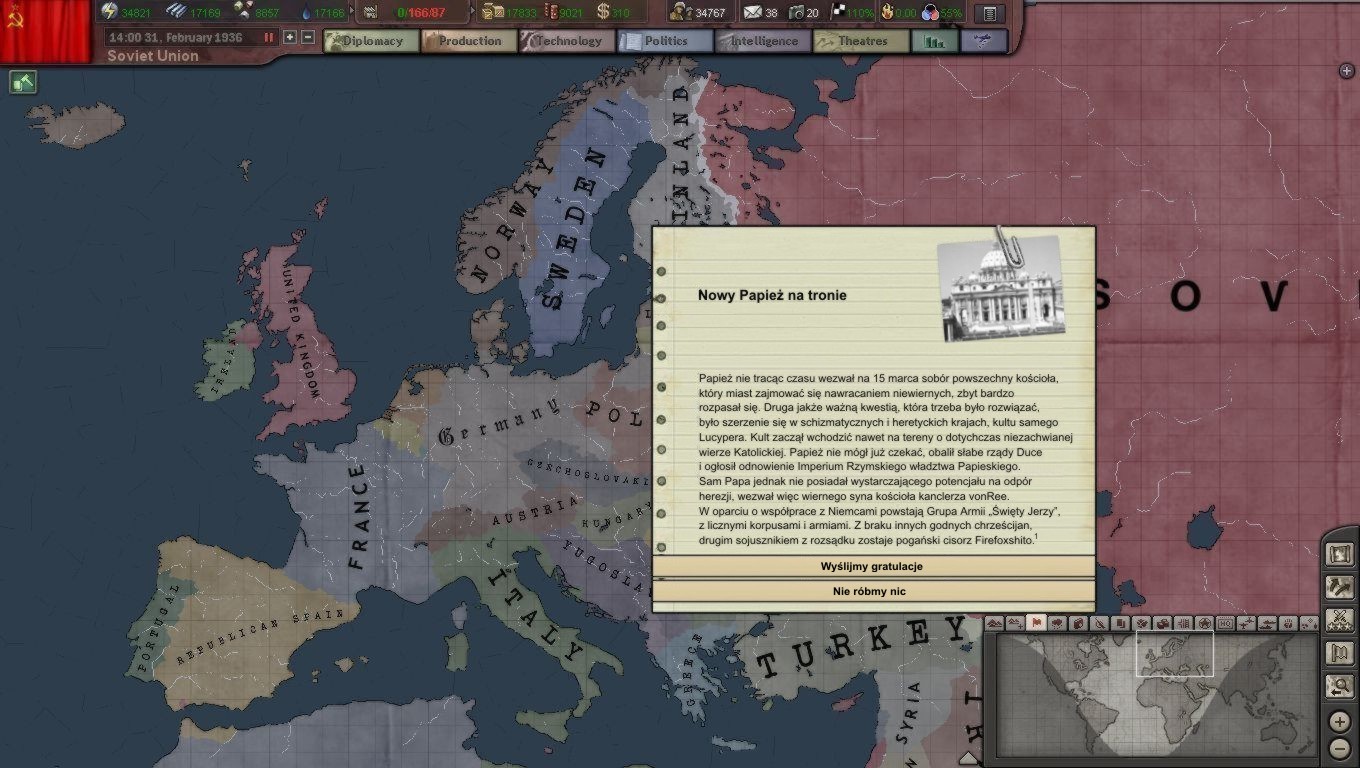The image size is (1360, 768).
Task: Switch to the Production tab
Action: tap(468, 41)
